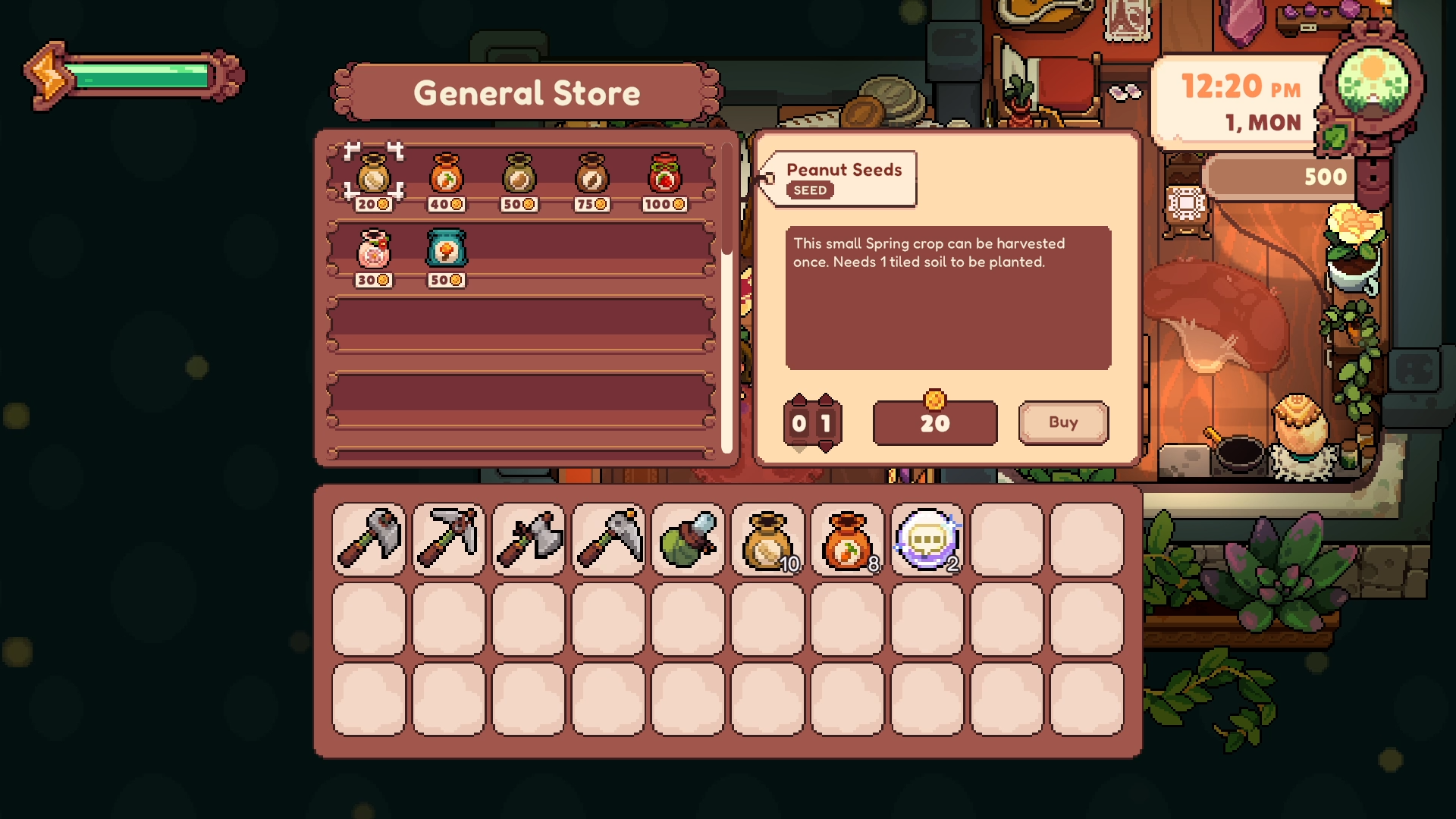Pick the 75-coin brown seed pouch

coord(591,177)
